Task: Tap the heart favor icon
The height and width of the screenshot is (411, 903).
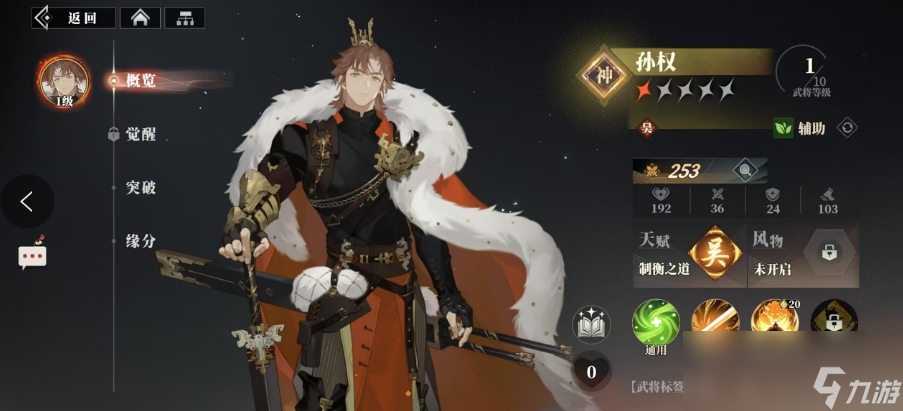Action: [591, 372]
